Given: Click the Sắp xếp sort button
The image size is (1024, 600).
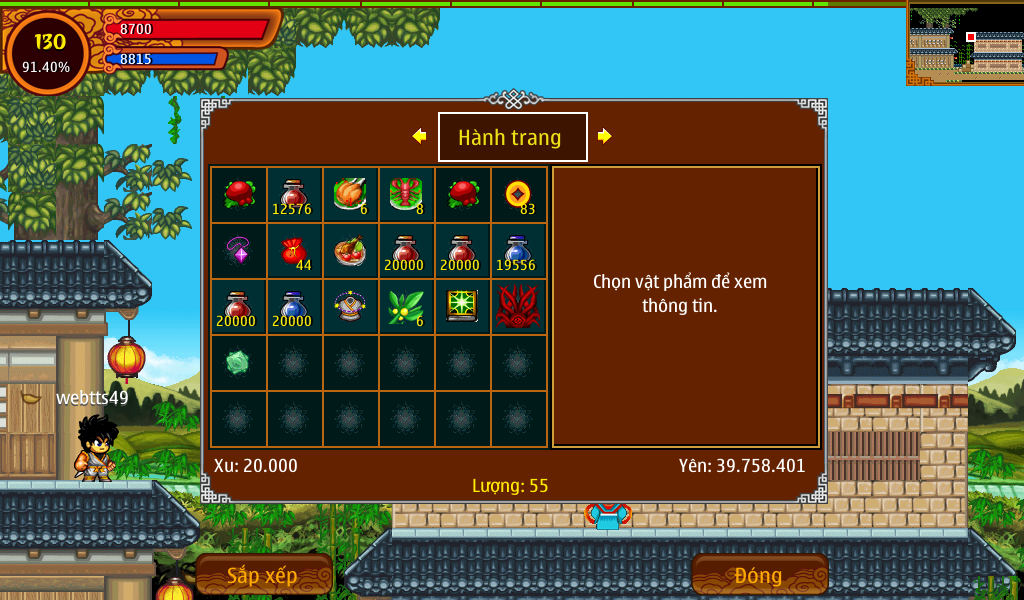Looking at the screenshot, I should coord(264,575).
